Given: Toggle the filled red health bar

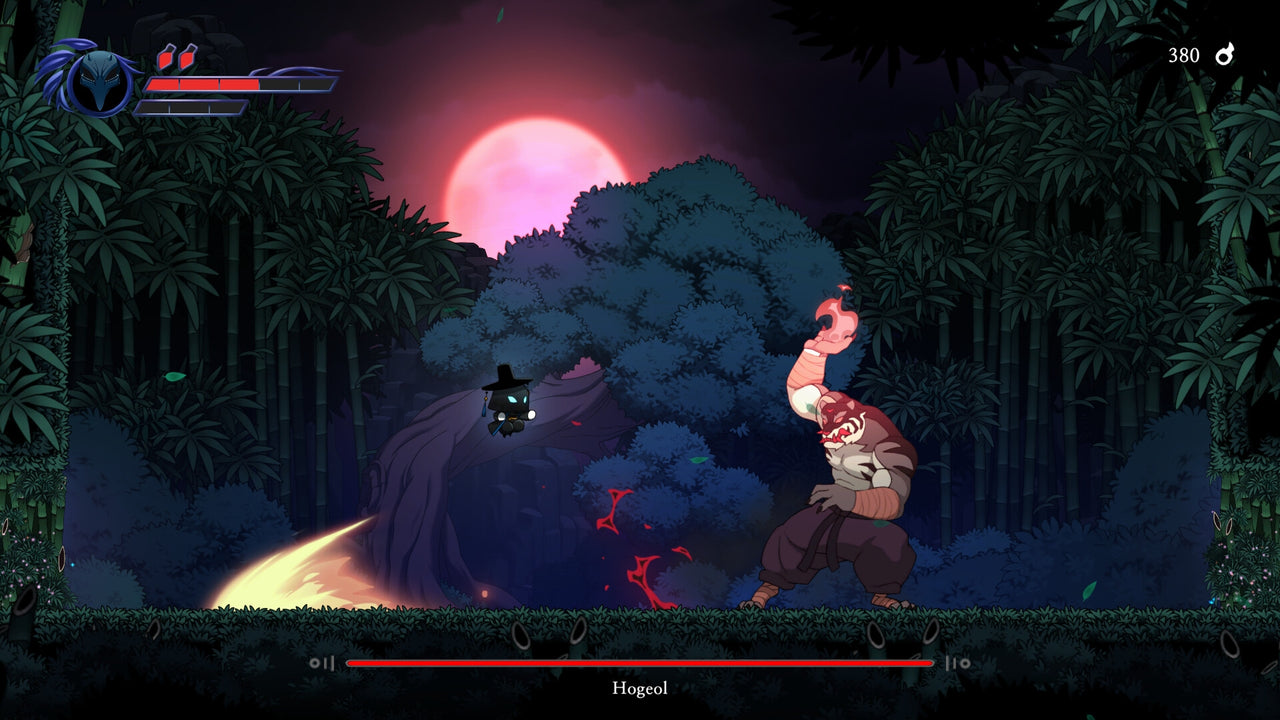Looking at the screenshot, I should point(200,85).
